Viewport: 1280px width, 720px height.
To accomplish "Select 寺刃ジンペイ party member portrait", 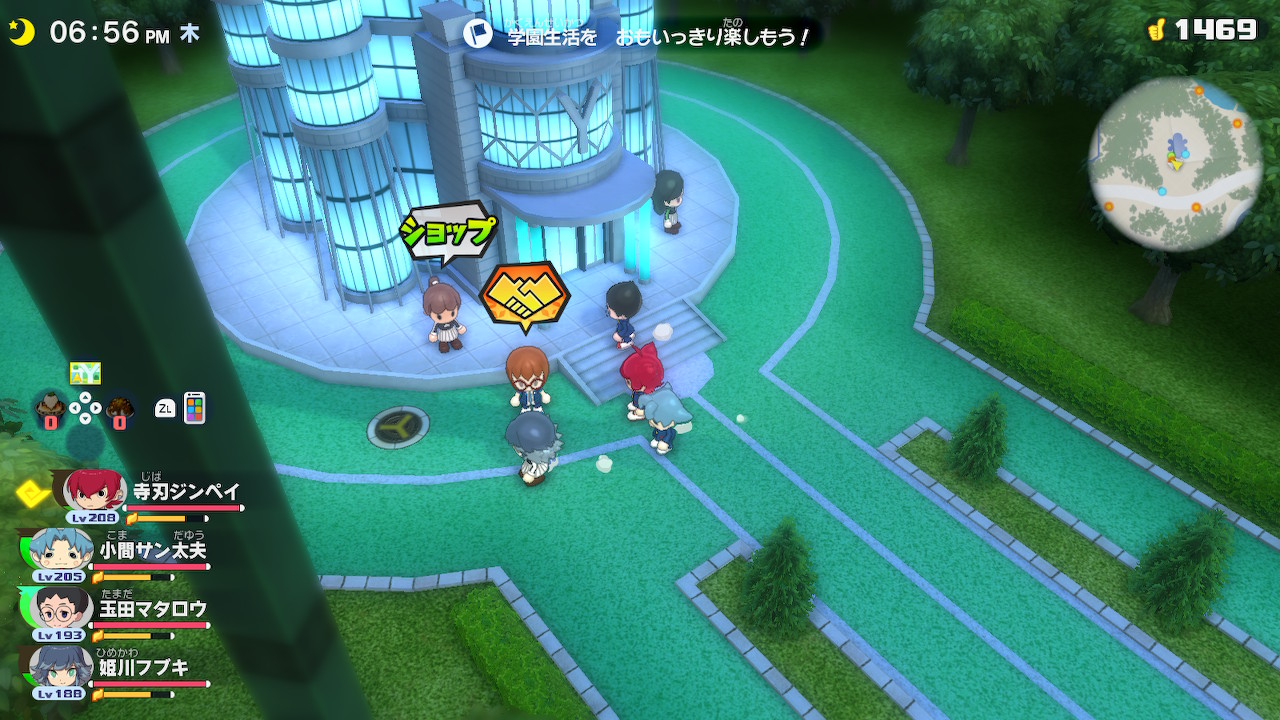I will point(95,491).
